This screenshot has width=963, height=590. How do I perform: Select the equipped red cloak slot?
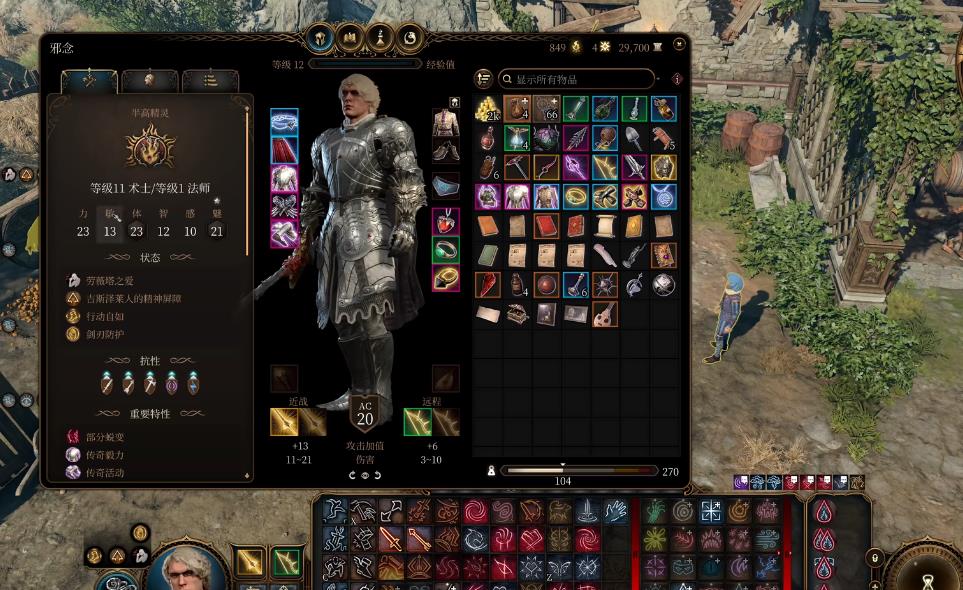(x=284, y=151)
